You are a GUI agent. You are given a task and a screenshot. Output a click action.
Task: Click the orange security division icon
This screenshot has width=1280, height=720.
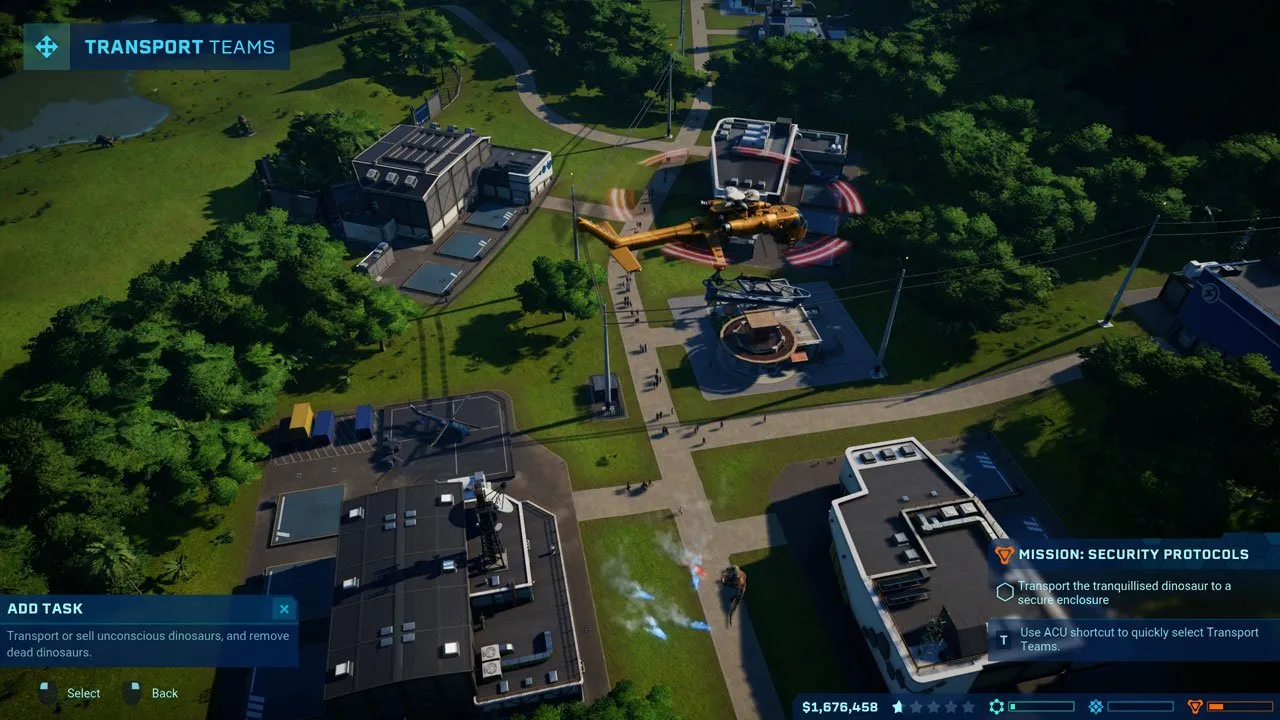[1194, 707]
